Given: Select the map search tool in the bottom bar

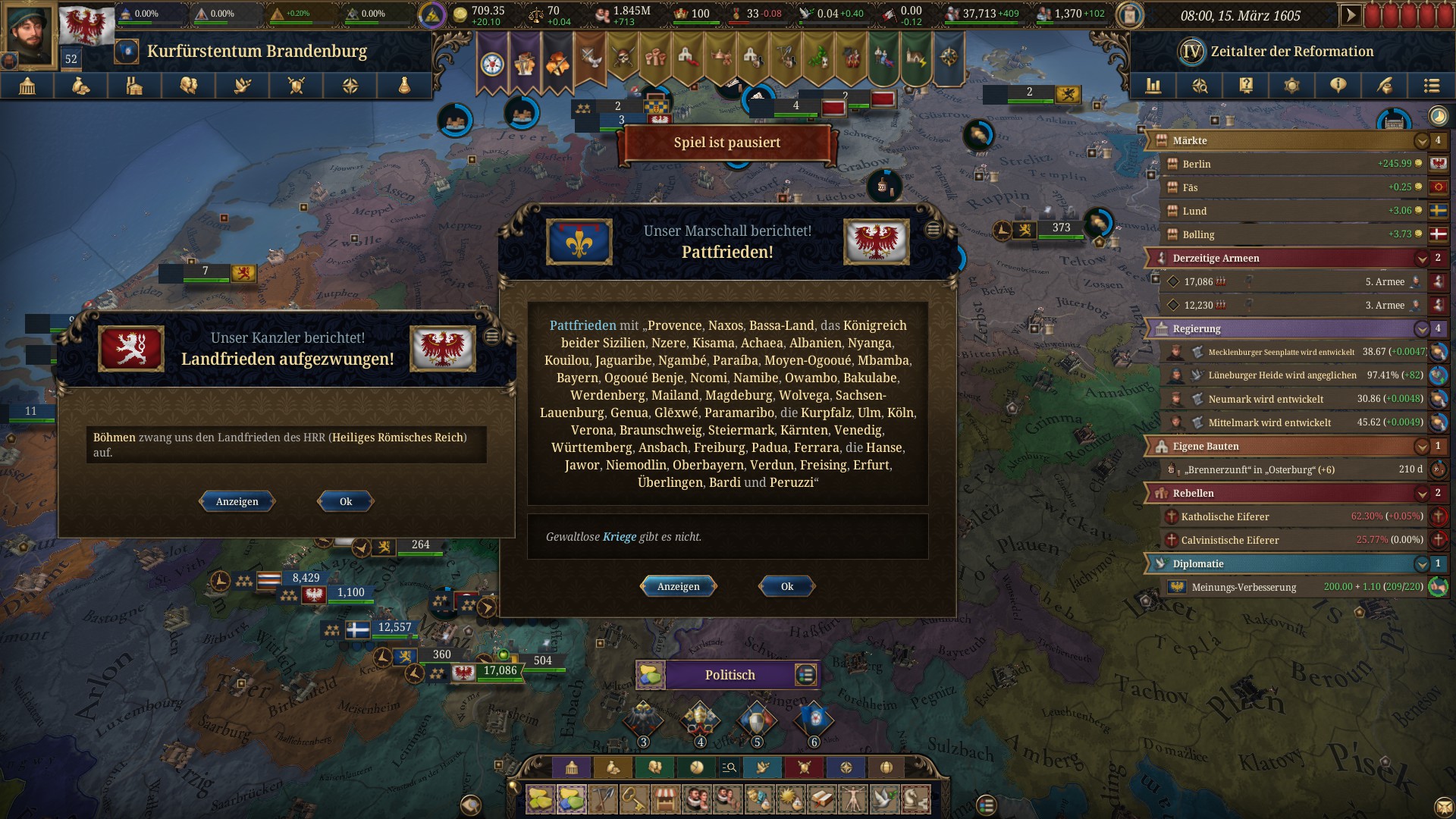Looking at the screenshot, I should pos(730,768).
